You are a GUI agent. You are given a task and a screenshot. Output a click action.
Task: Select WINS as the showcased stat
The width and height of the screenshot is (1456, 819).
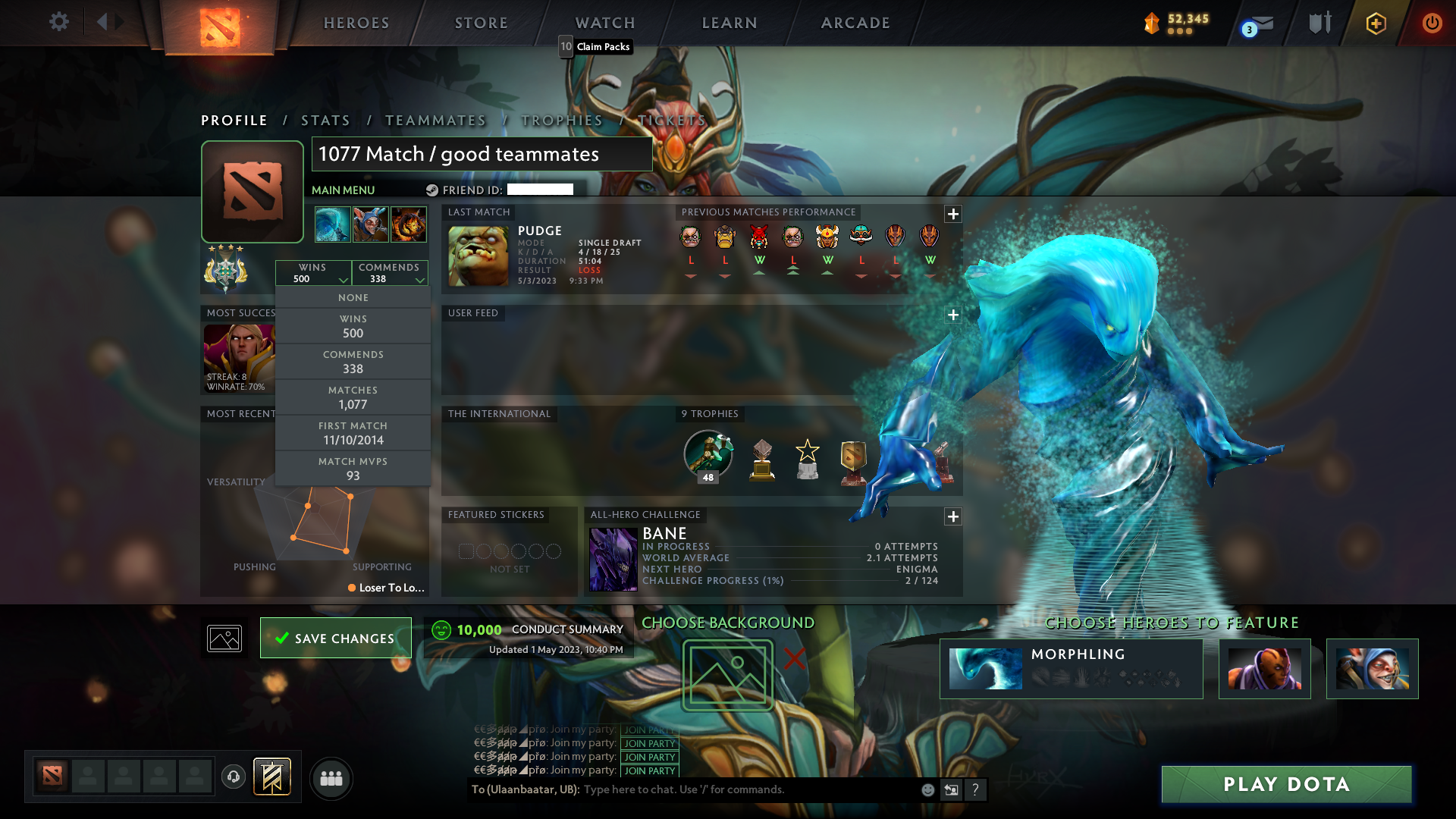353,326
